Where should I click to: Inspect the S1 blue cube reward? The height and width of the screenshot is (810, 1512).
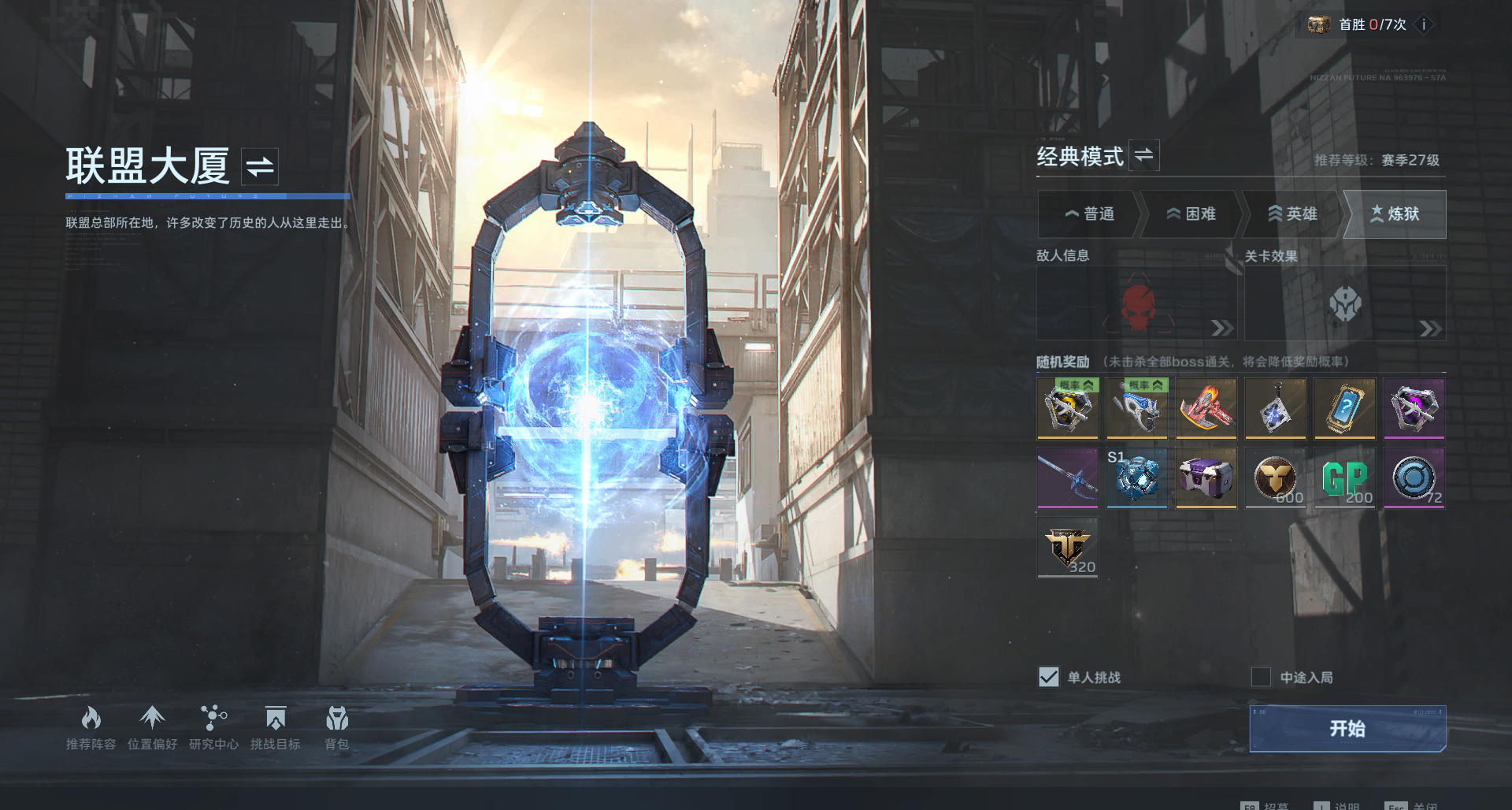coord(1136,478)
